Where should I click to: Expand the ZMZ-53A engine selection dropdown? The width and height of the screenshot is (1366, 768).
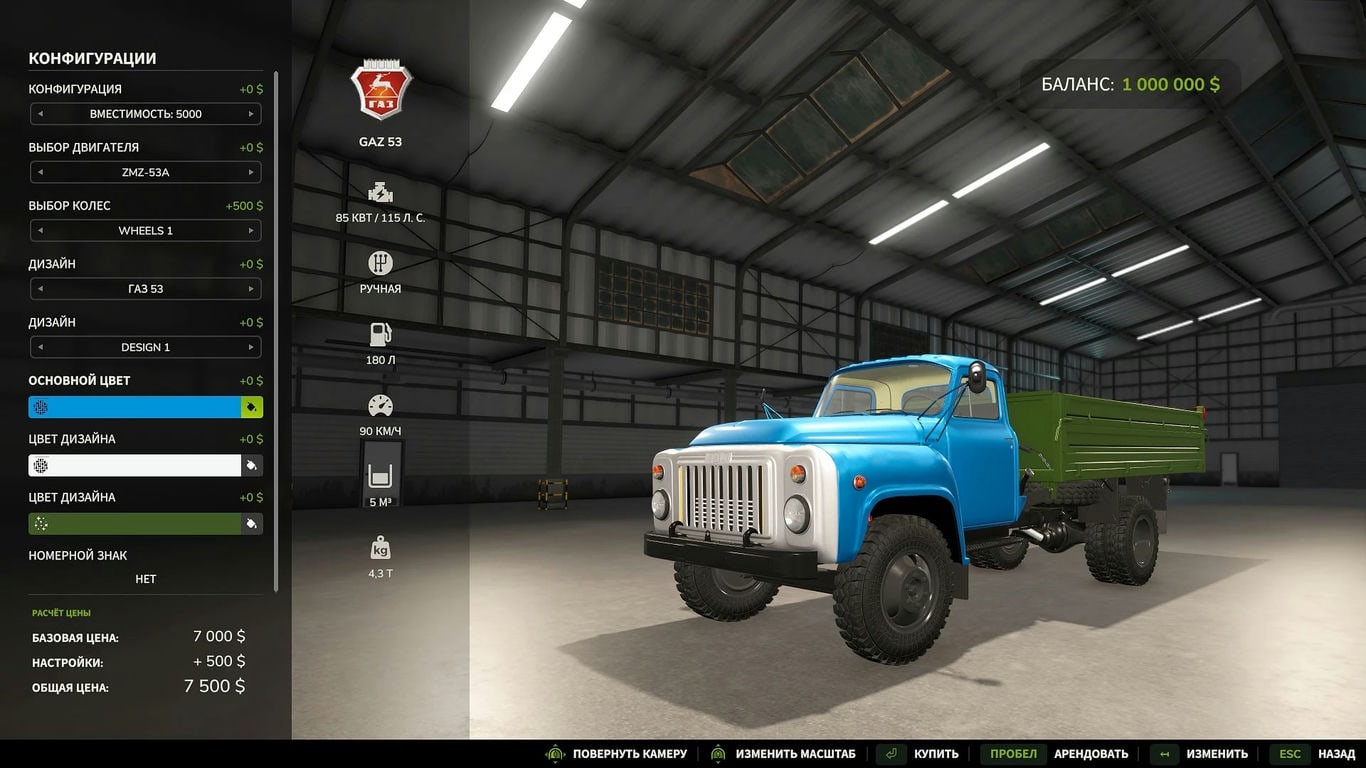[145, 172]
